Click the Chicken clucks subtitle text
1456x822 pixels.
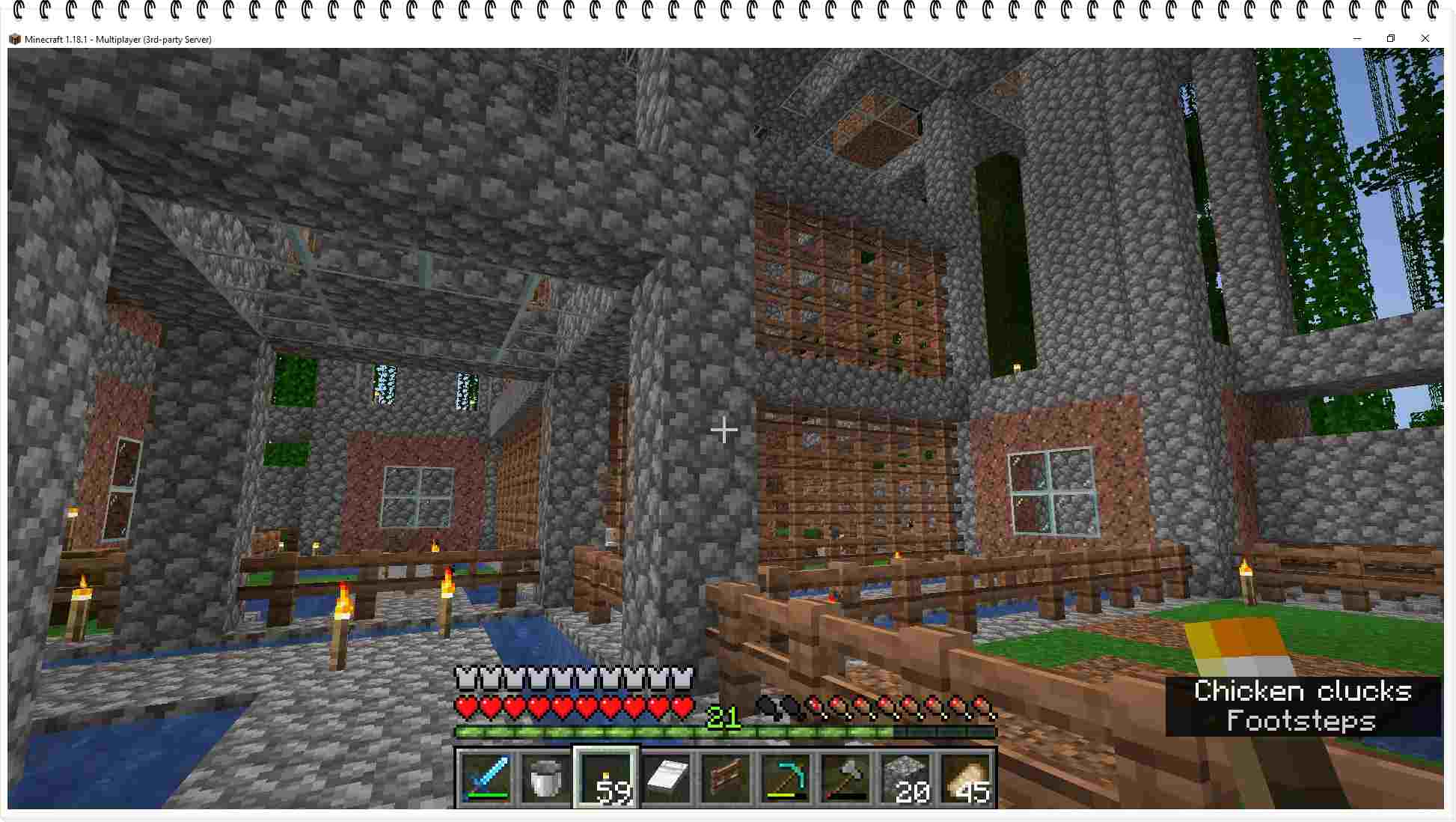tap(1303, 691)
